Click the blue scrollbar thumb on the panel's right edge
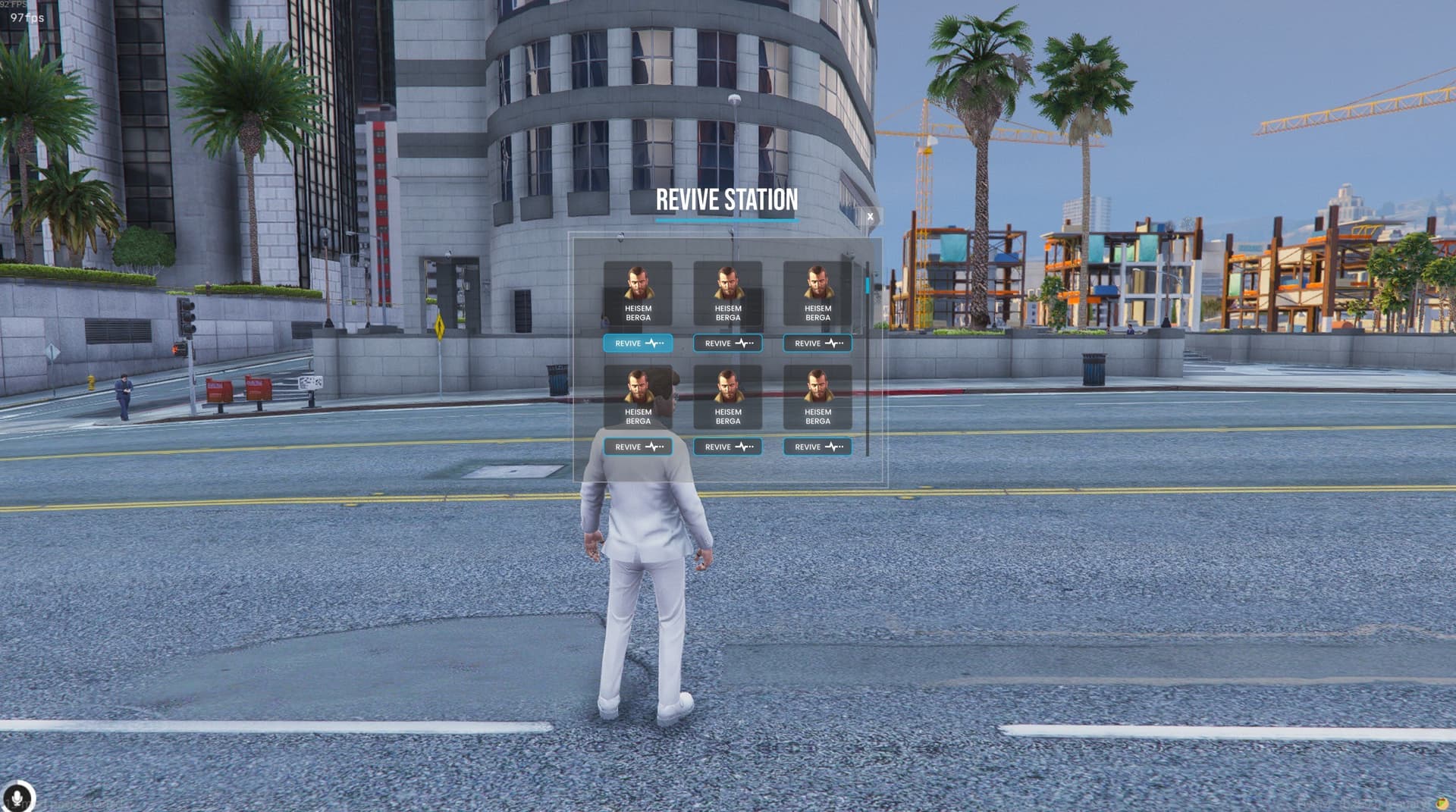The image size is (1456, 812). [x=867, y=287]
